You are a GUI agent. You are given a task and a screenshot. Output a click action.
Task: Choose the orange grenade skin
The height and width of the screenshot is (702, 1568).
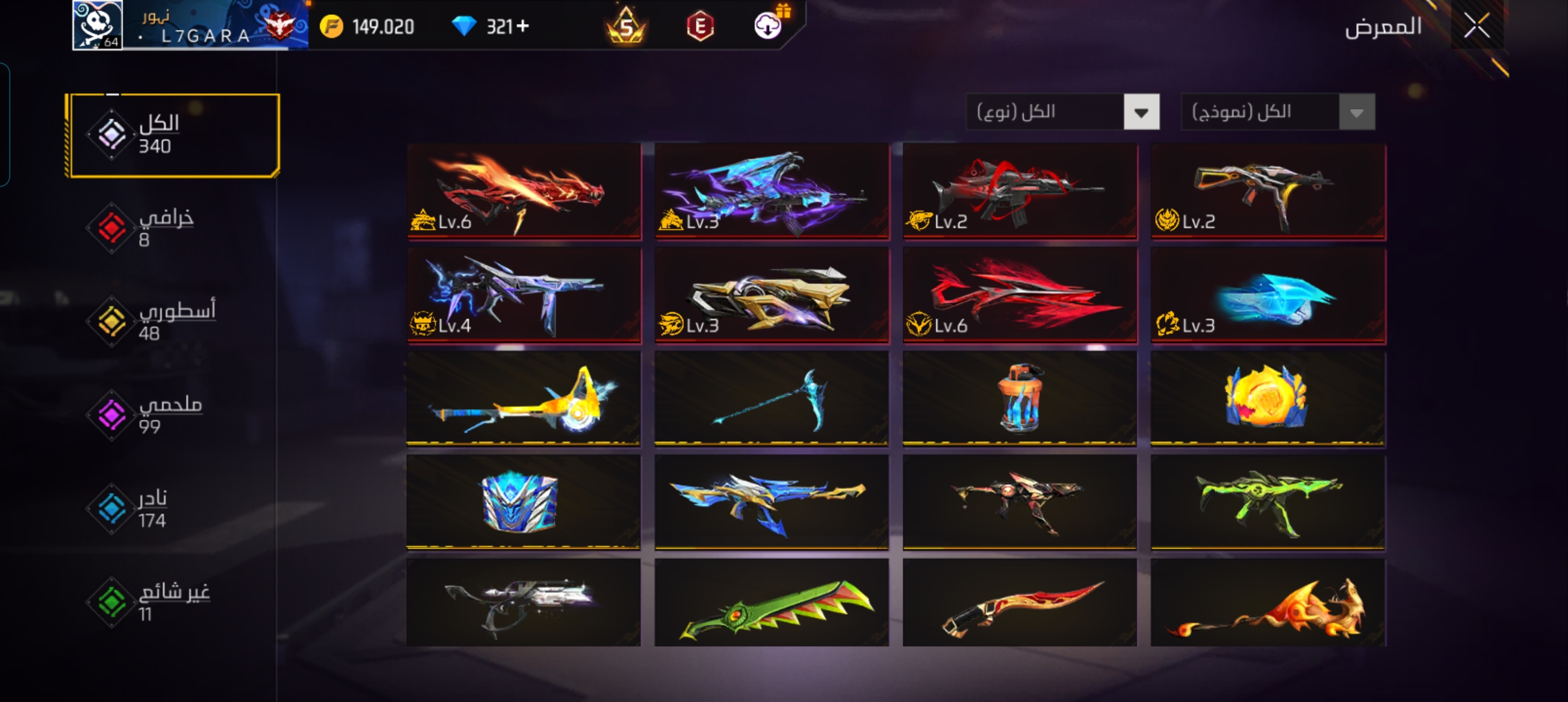(1019, 399)
